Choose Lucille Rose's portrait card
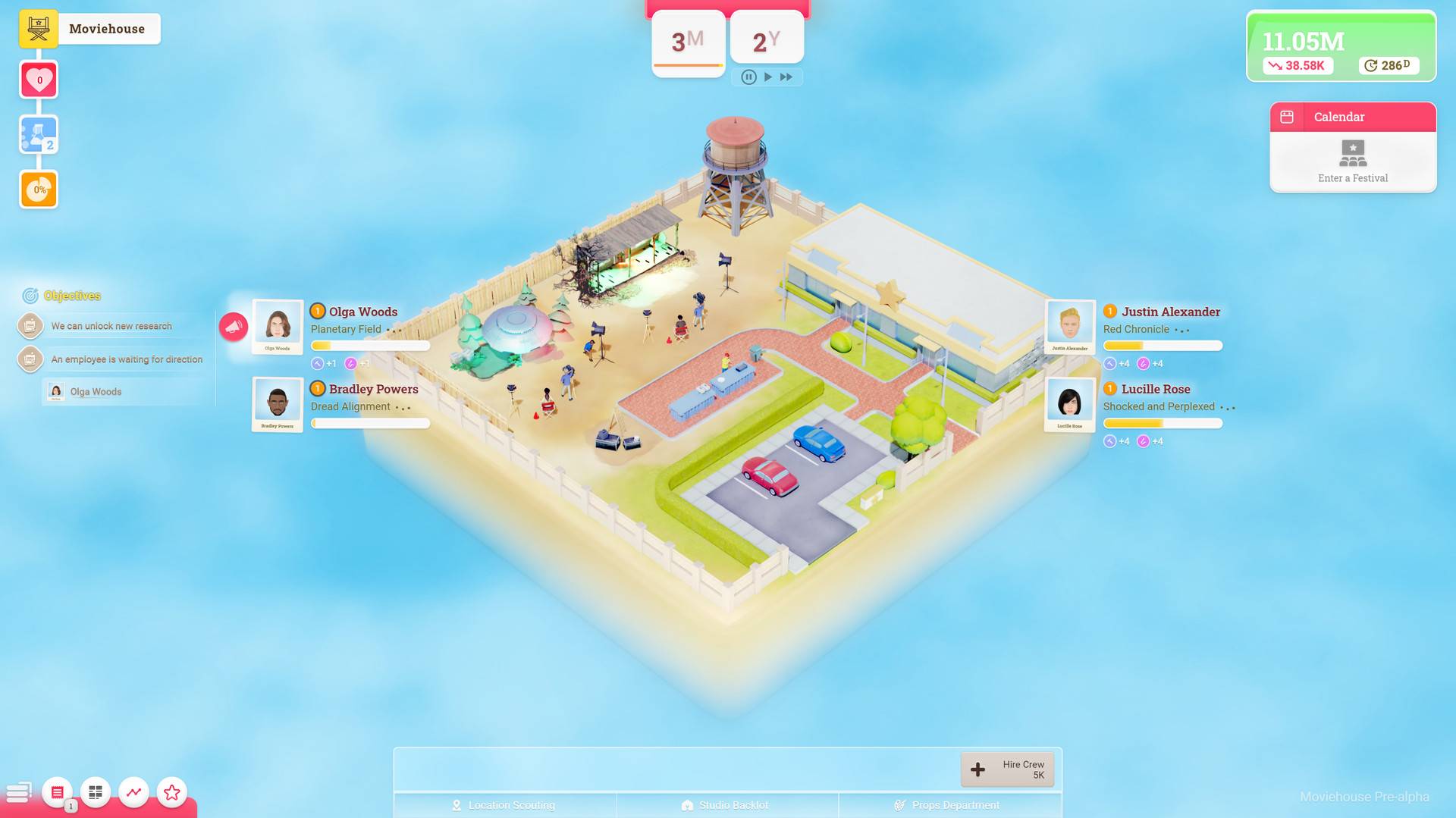 (1070, 404)
